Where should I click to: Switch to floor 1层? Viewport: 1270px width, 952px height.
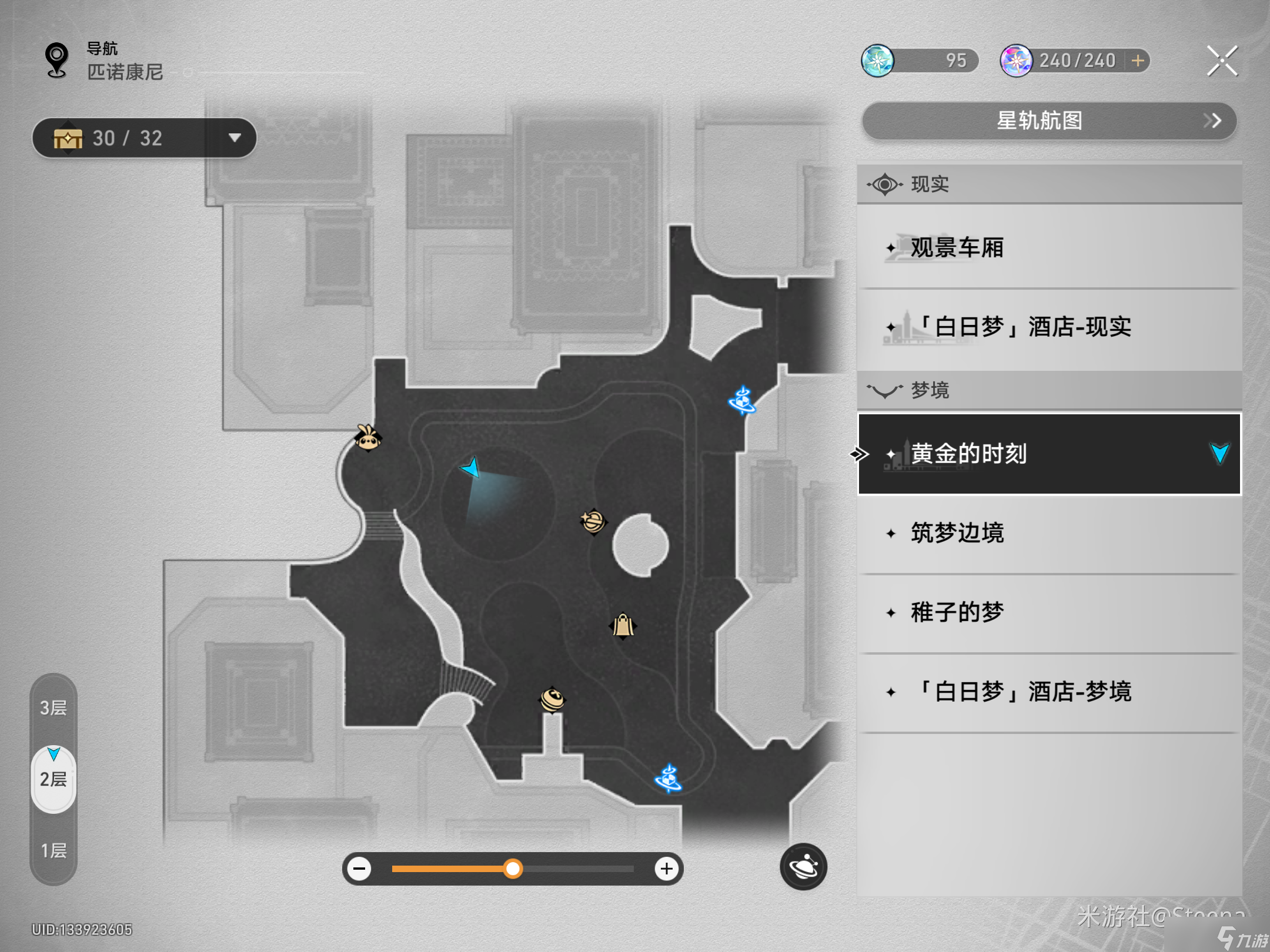[54, 850]
